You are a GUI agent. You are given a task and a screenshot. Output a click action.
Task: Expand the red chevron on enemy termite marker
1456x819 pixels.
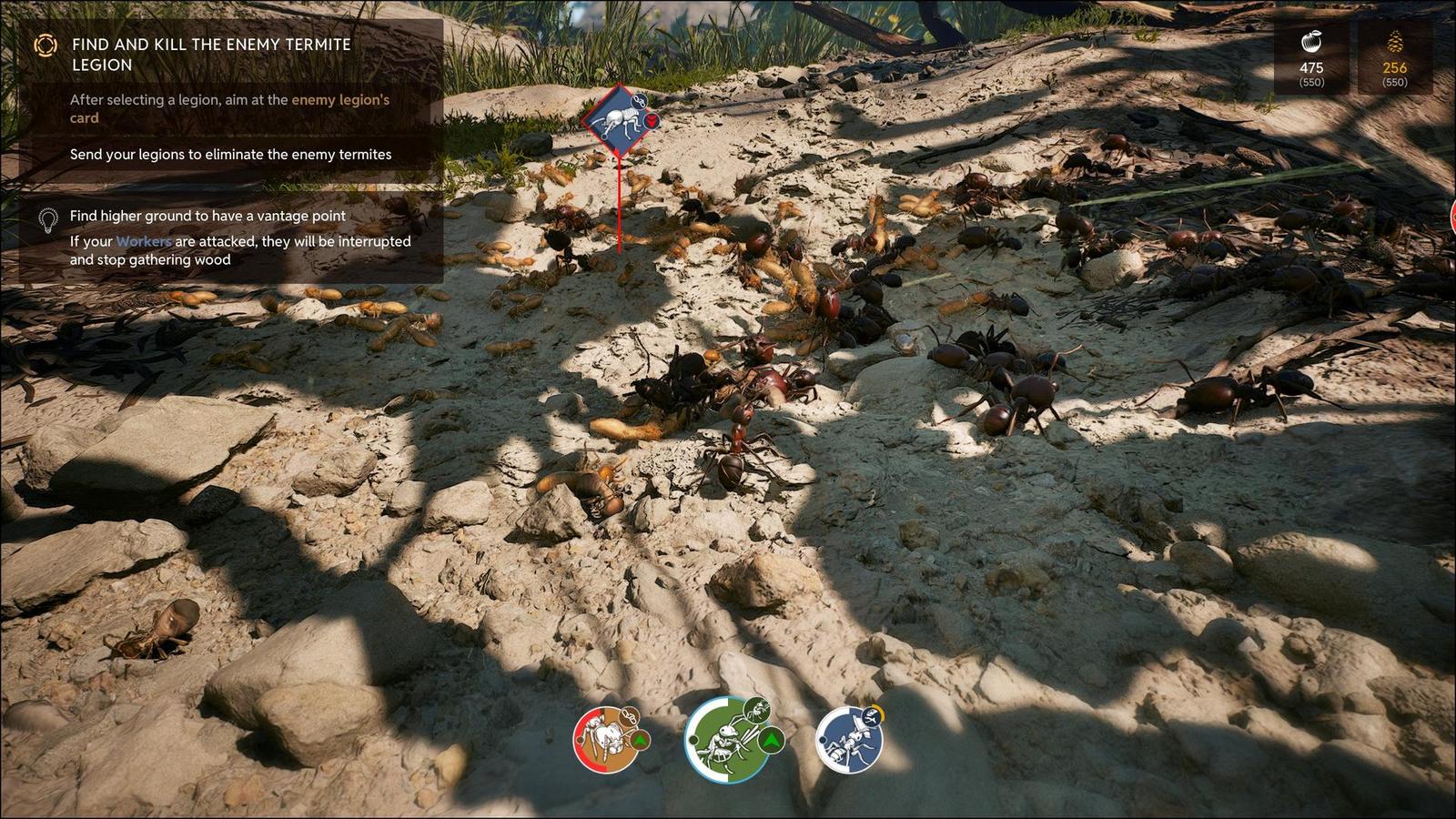(x=652, y=119)
